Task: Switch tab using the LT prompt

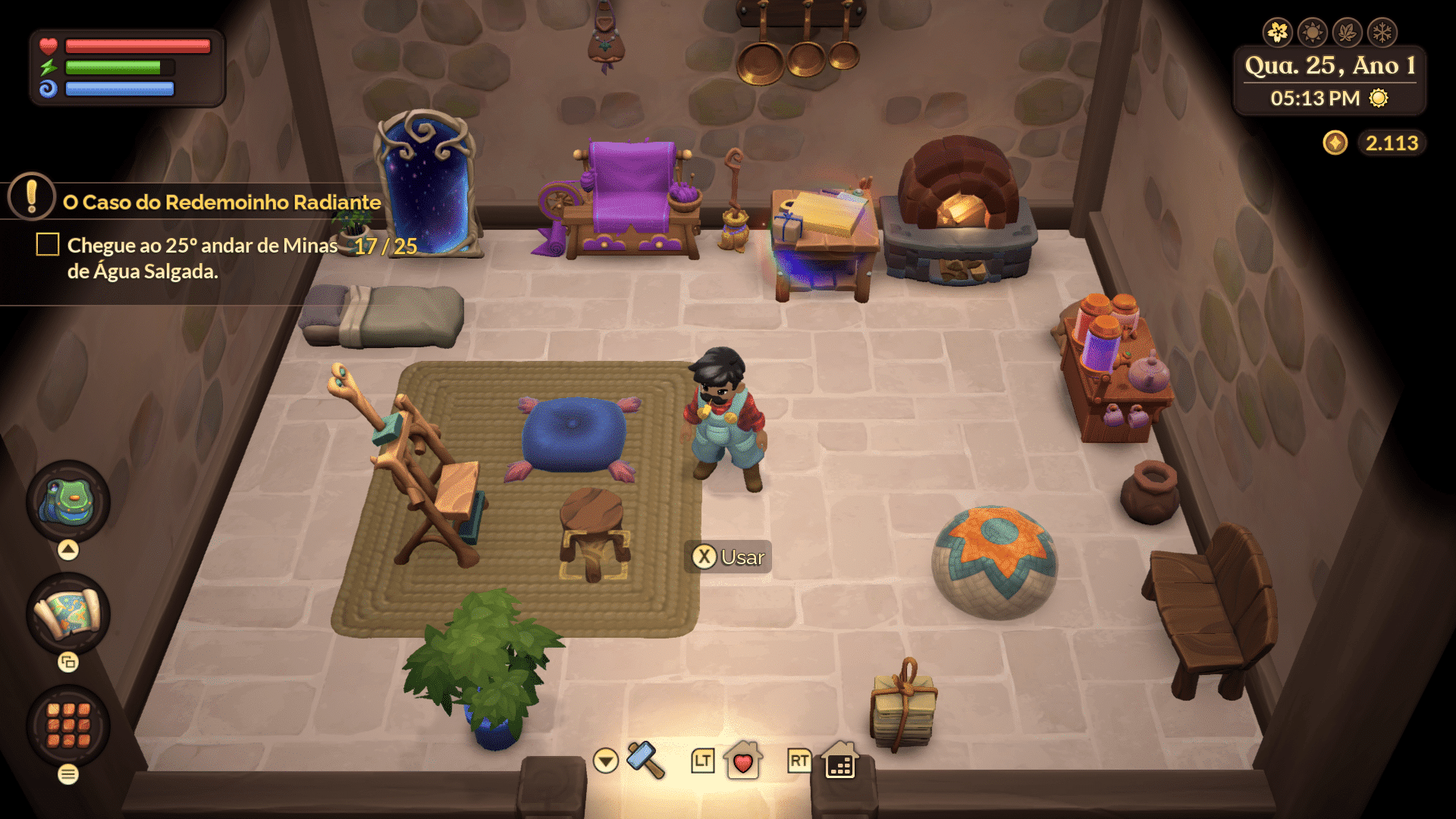Action: tap(701, 761)
